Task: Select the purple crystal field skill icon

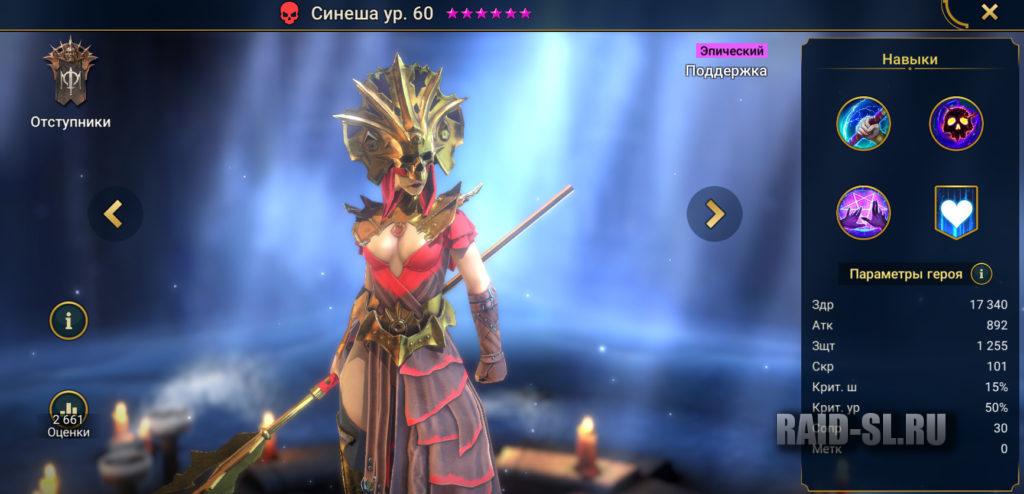Action: [x=863, y=212]
